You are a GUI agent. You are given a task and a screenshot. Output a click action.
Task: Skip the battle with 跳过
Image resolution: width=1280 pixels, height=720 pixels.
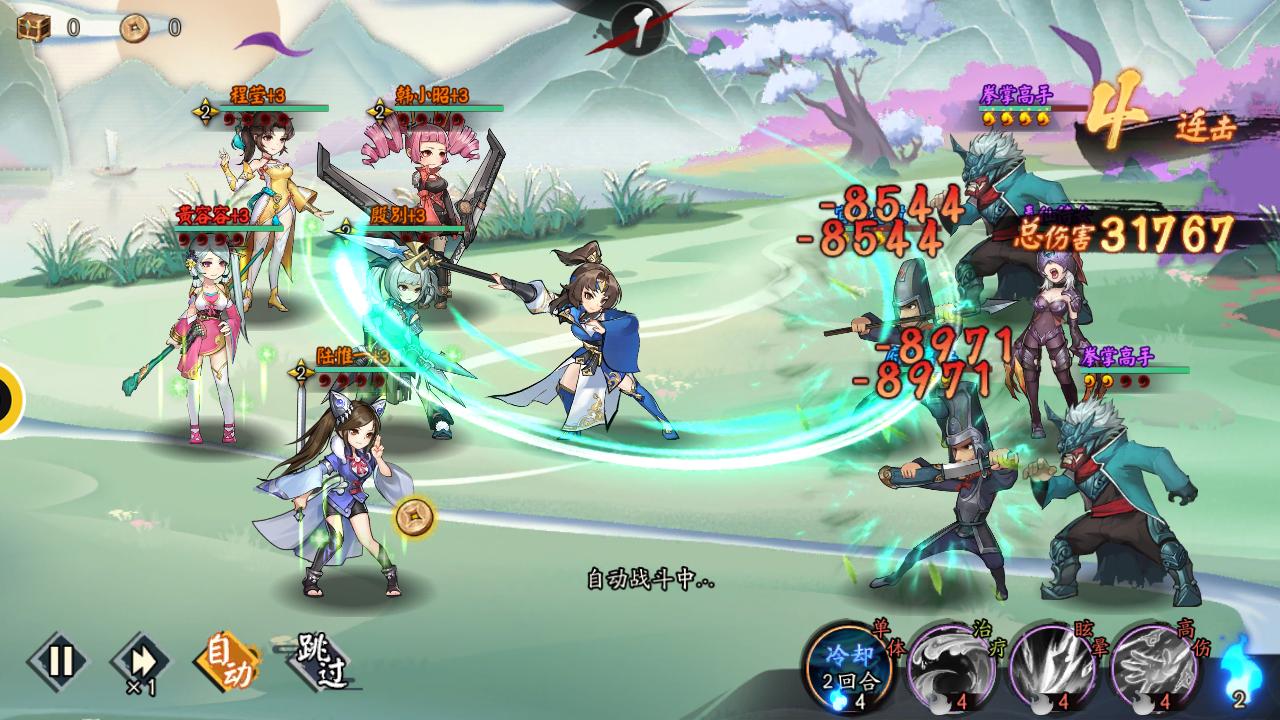322,661
